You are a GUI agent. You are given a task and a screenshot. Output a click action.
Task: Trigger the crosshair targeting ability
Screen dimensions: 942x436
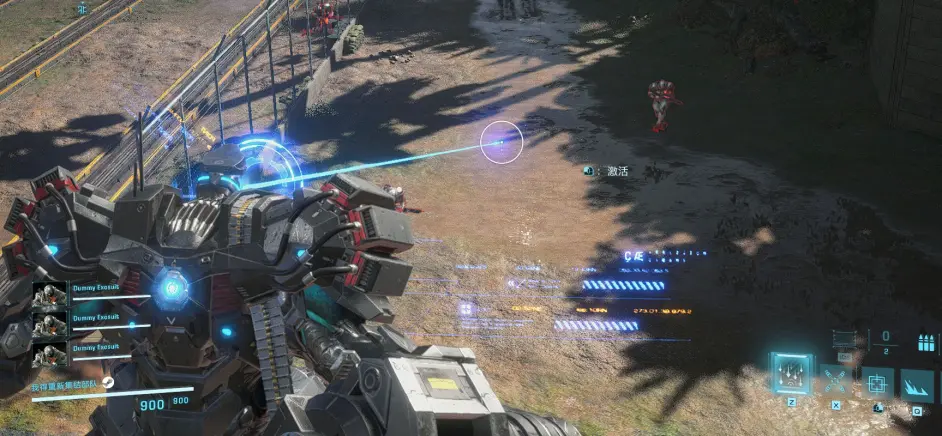coord(877,384)
